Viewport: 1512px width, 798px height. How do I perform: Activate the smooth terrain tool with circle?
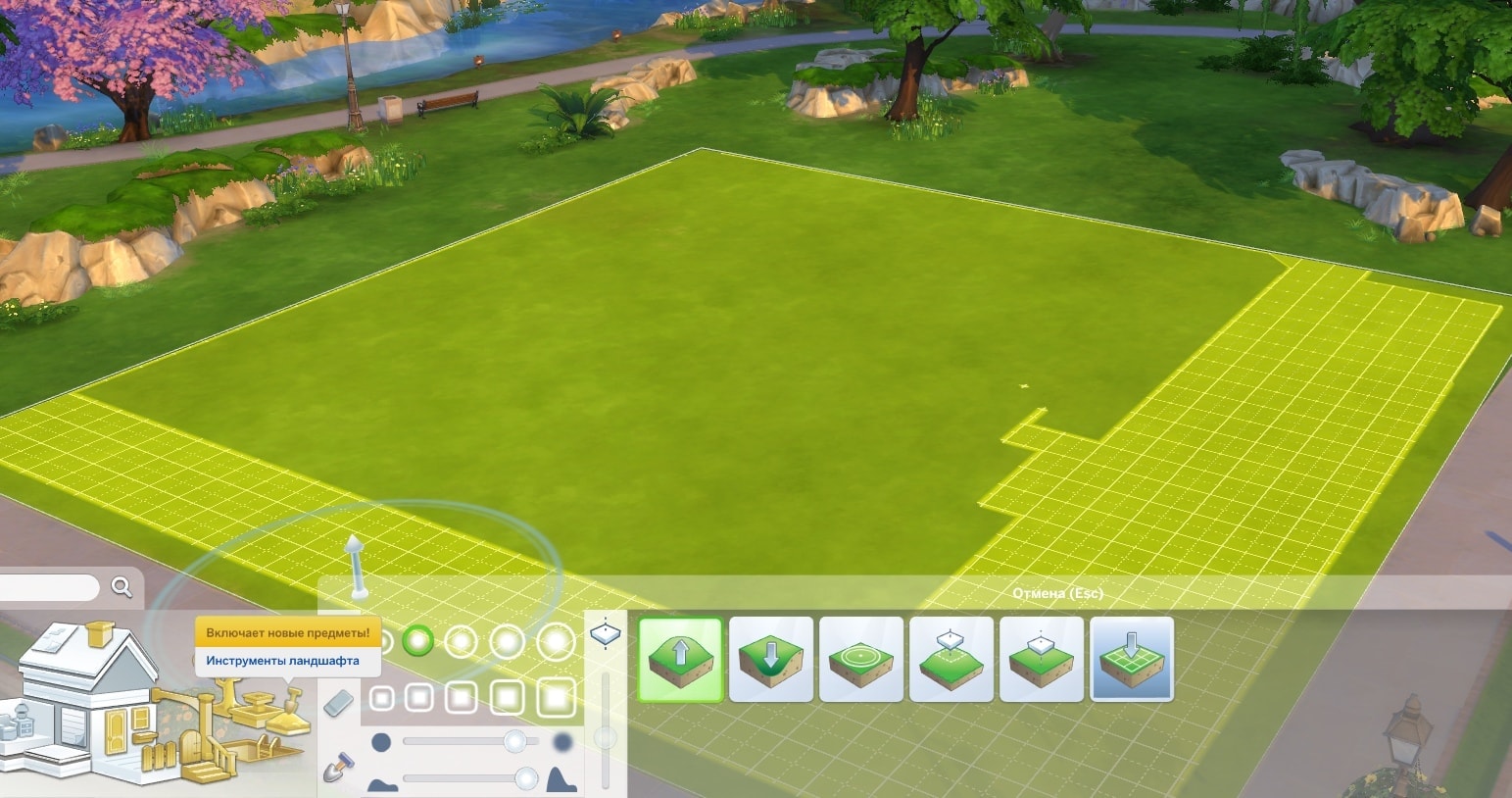pos(861,659)
